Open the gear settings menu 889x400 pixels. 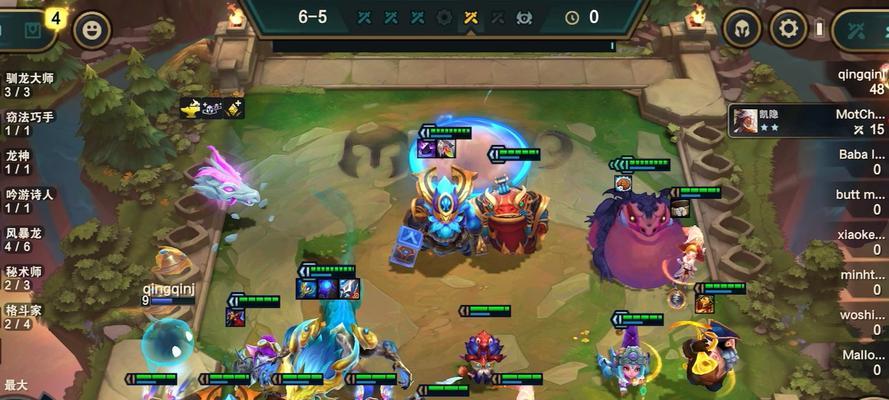pyautogui.click(x=790, y=28)
